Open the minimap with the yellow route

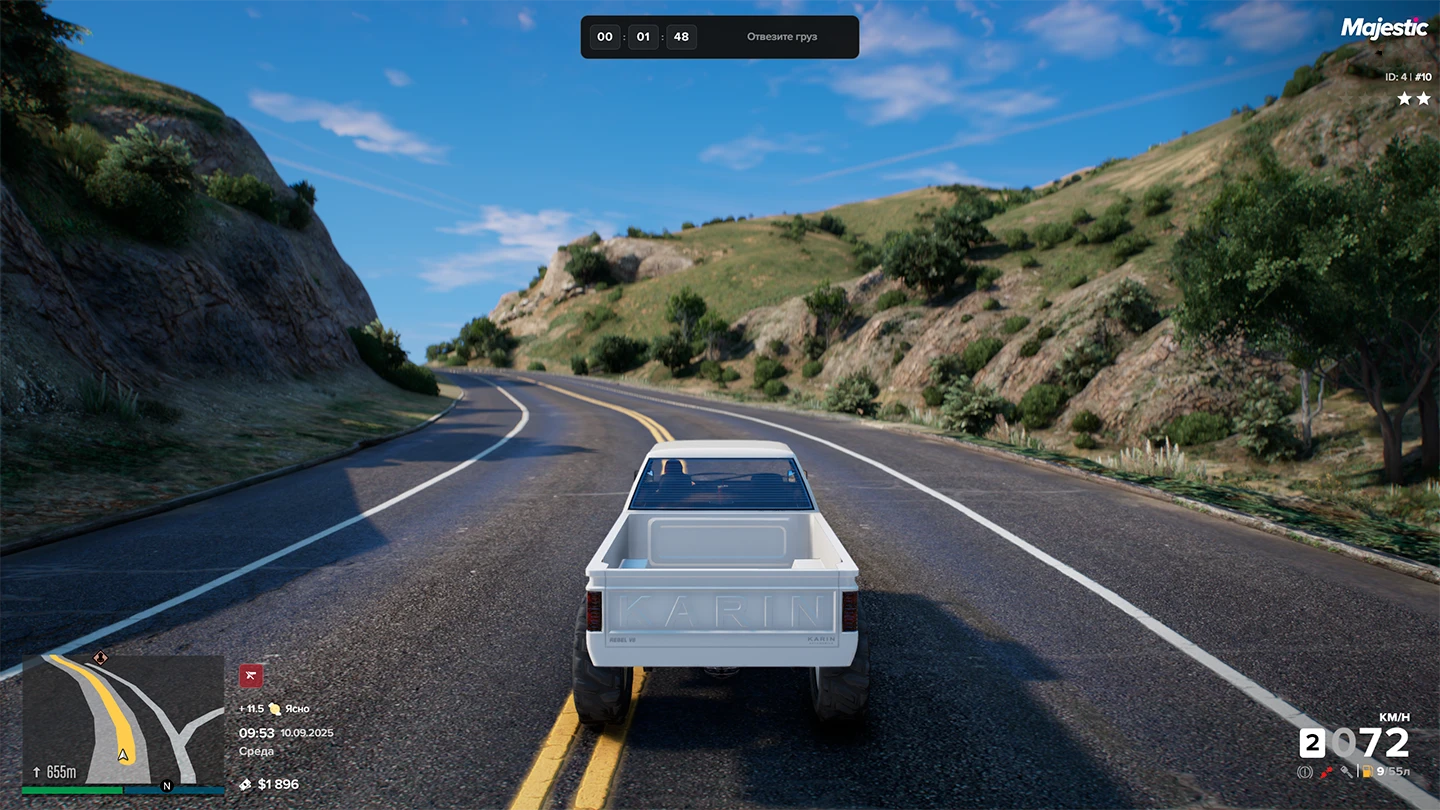pyautogui.click(x=123, y=720)
